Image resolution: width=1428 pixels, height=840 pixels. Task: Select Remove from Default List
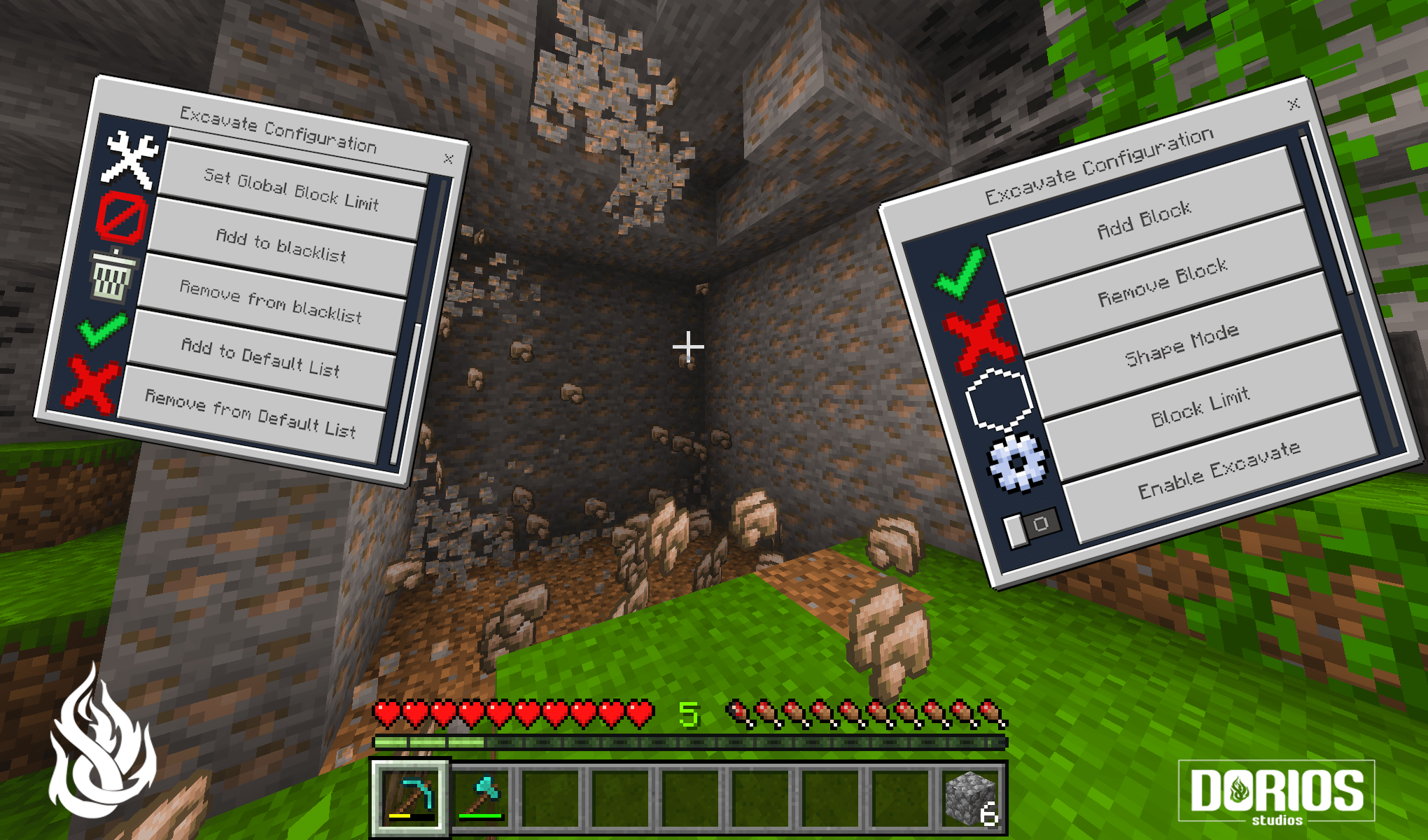(x=252, y=413)
